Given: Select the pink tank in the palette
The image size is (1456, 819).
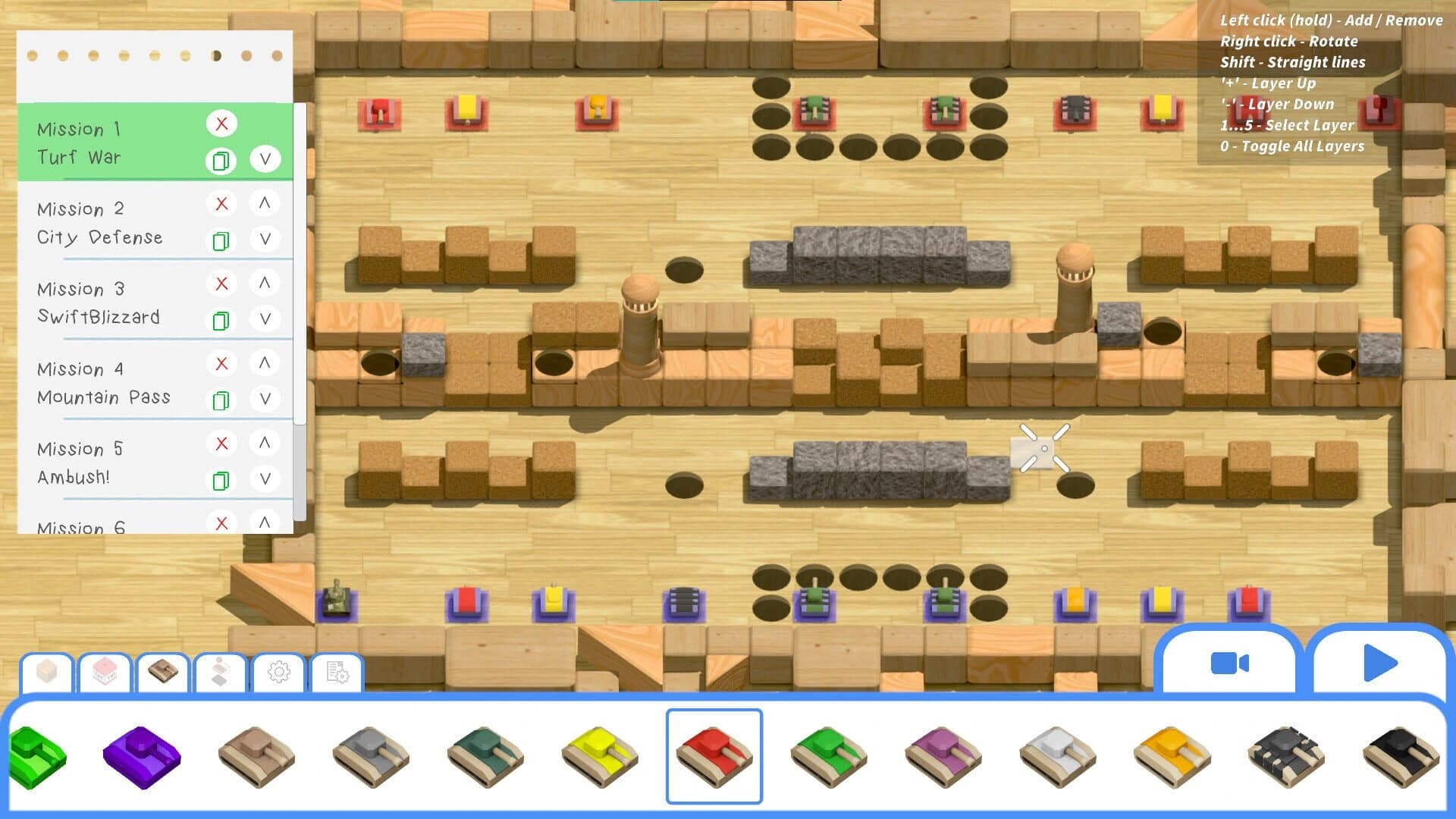Looking at the screenshot, I should [x=943, y=755].
